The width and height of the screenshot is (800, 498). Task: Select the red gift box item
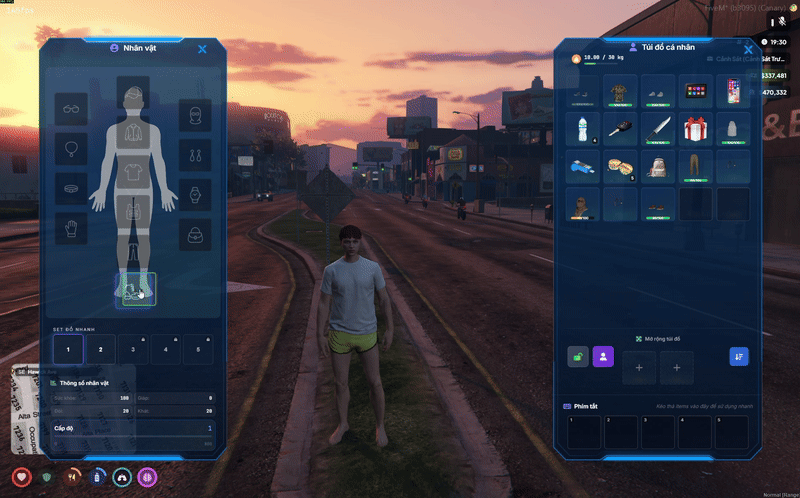[695, 129]
